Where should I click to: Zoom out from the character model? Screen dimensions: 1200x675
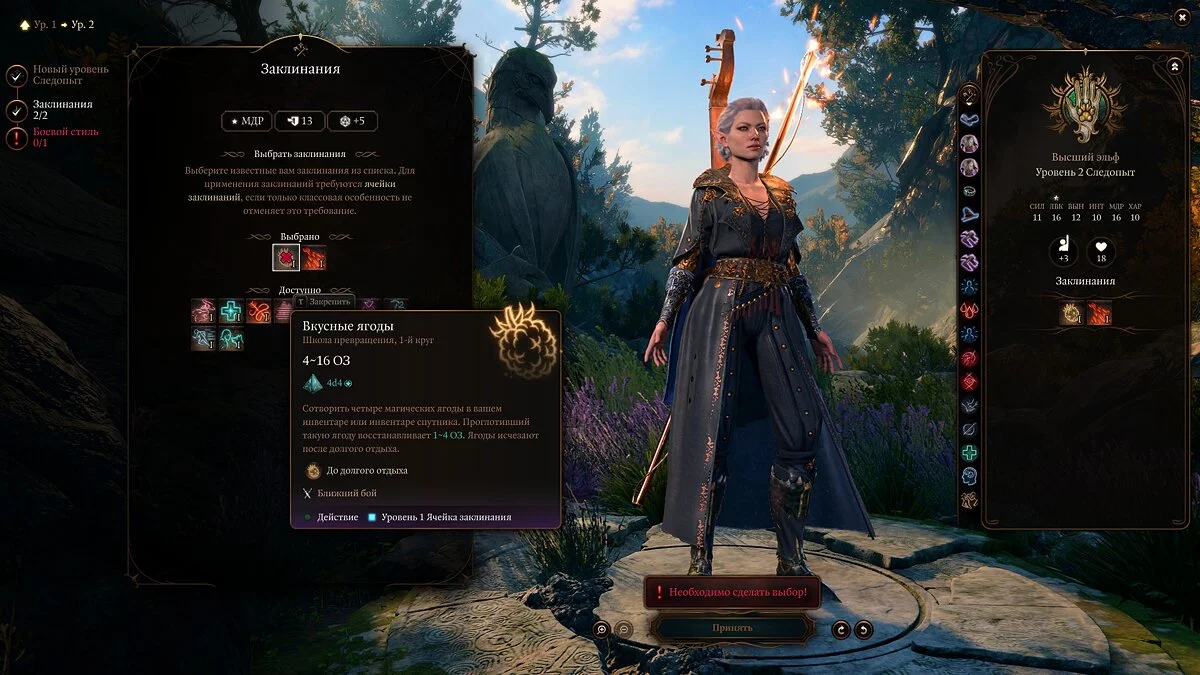624,629
